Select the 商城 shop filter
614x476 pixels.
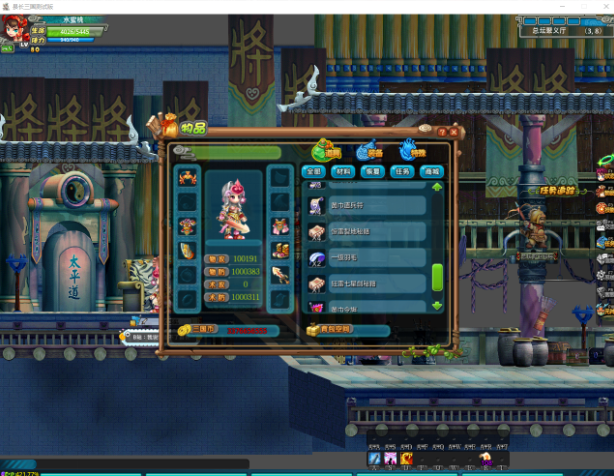point(433,171)
